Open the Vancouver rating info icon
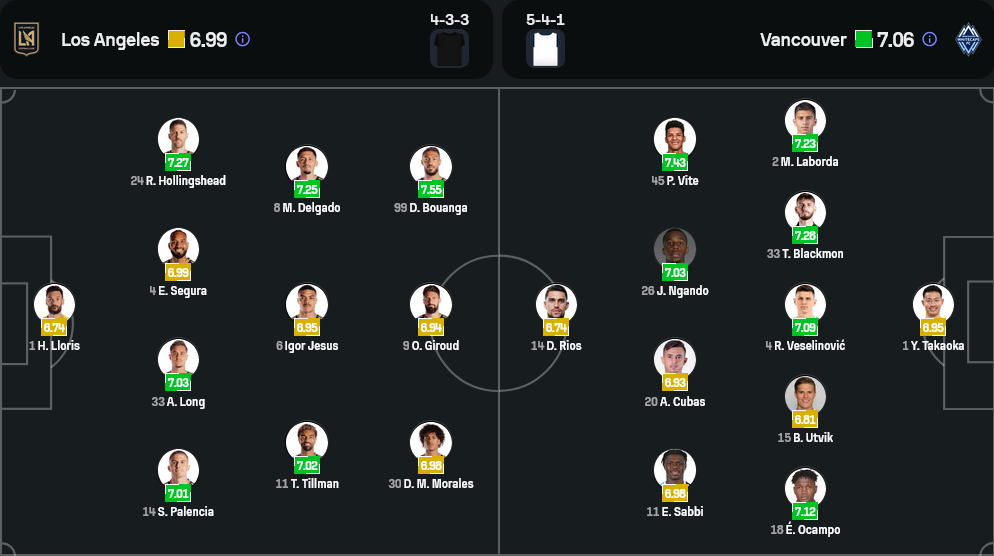Viewport: 994px width, 556px height. pos(930,40)
